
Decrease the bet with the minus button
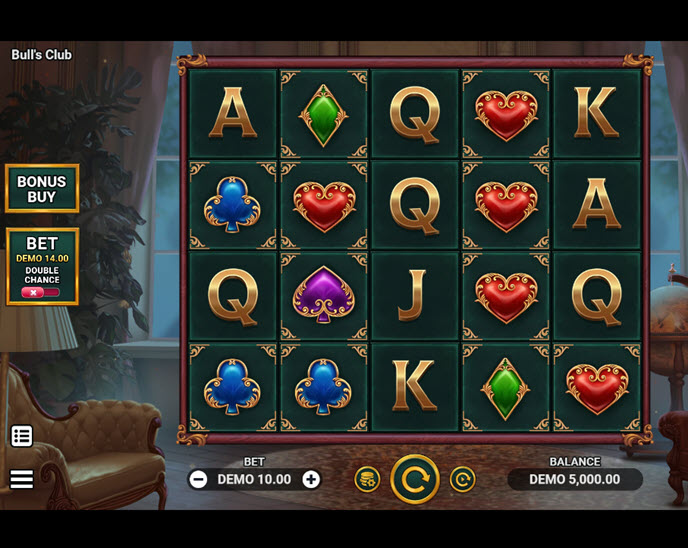[198, 480]
